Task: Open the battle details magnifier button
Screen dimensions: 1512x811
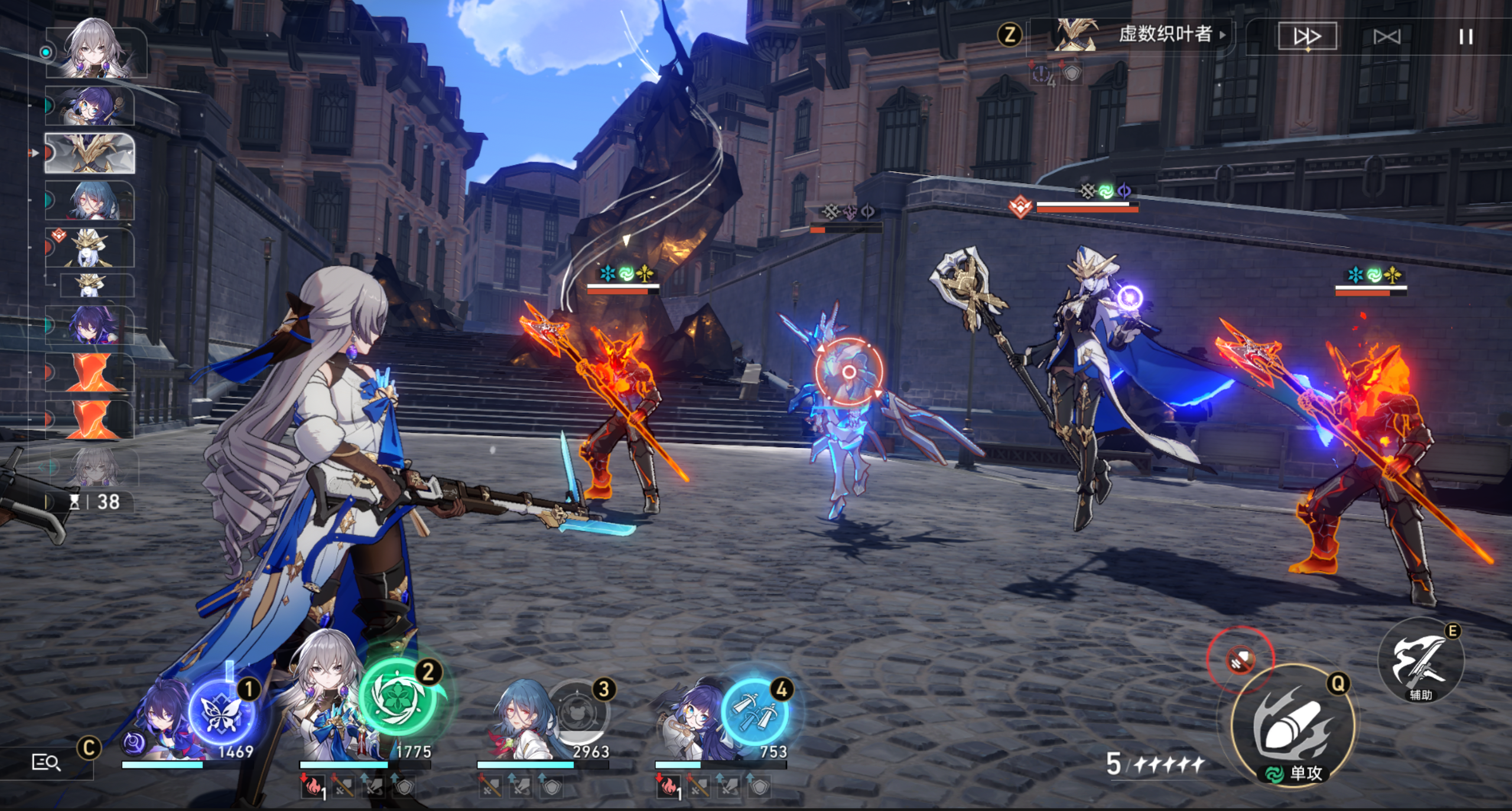Action: [45, 763]
